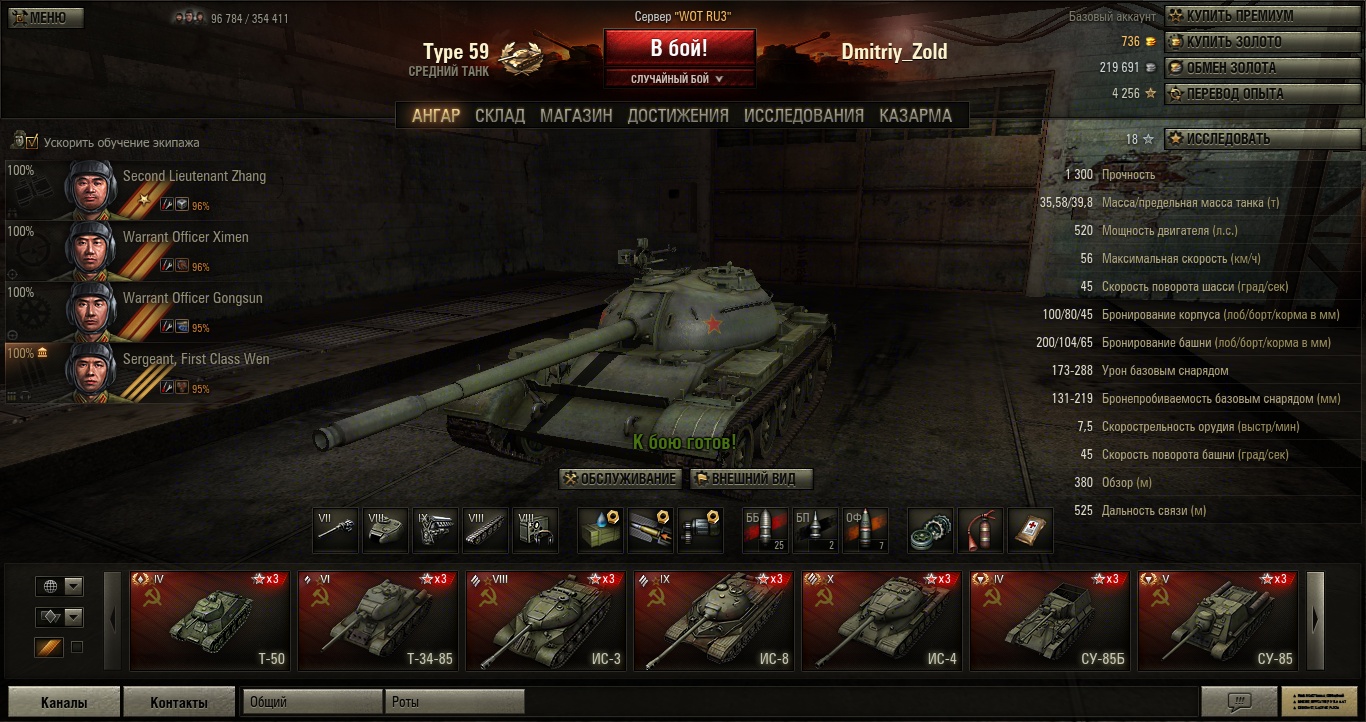Choose the СУ-85Б tank in the carousel
This screenshot has width=1366, height=722.
[x=1049, y=620]
